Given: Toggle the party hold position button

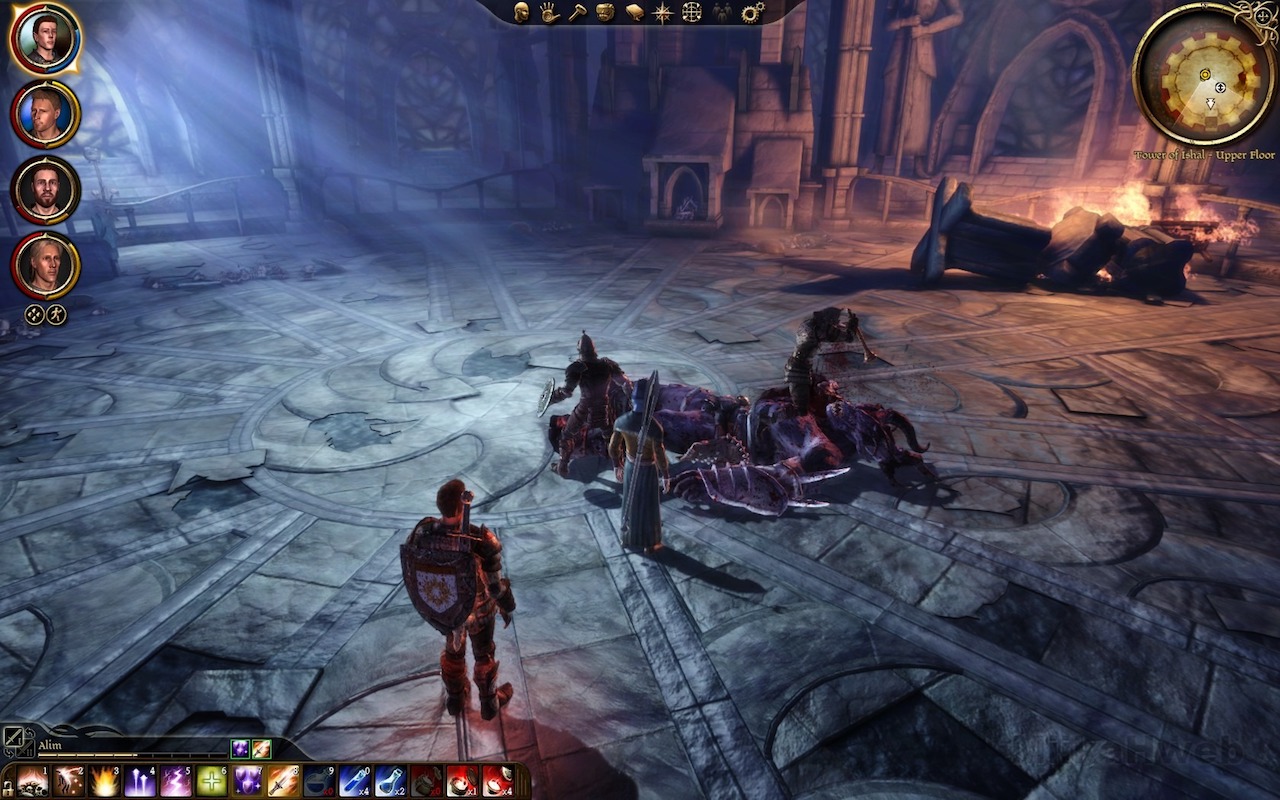Looking at the screenshot, I should click(x=57, y=314).
